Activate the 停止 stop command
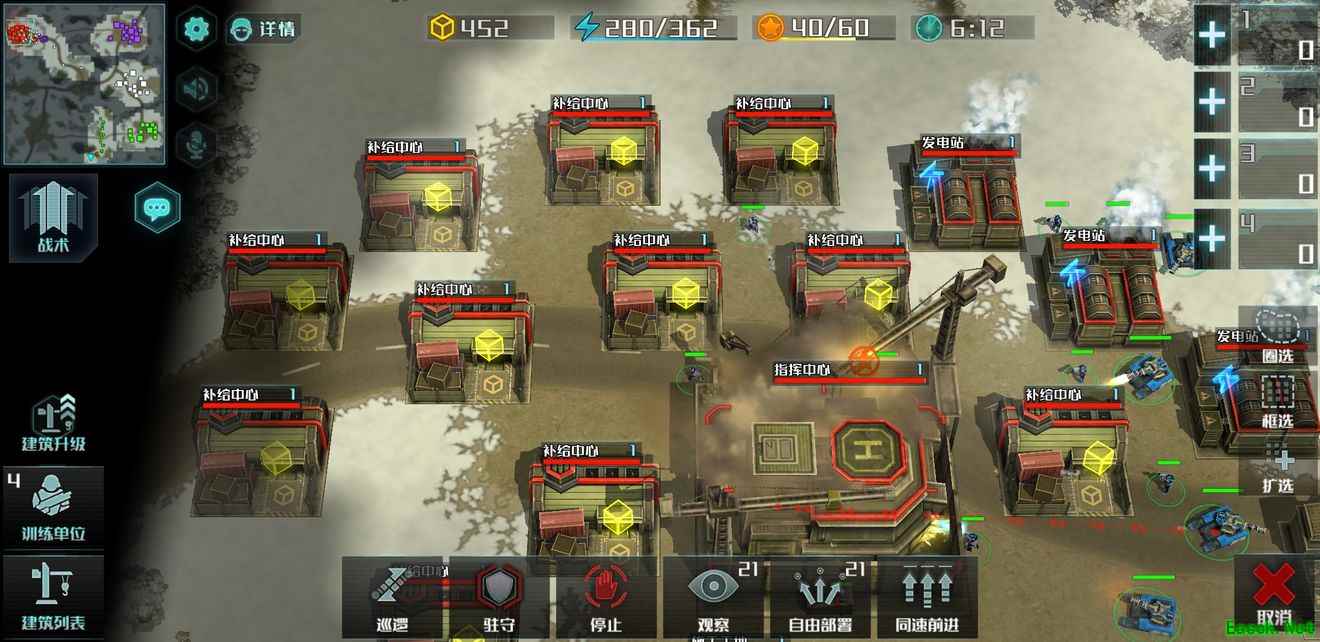Image resolution: width=1320 pixels, height=642 pixels. click(606, 597)
